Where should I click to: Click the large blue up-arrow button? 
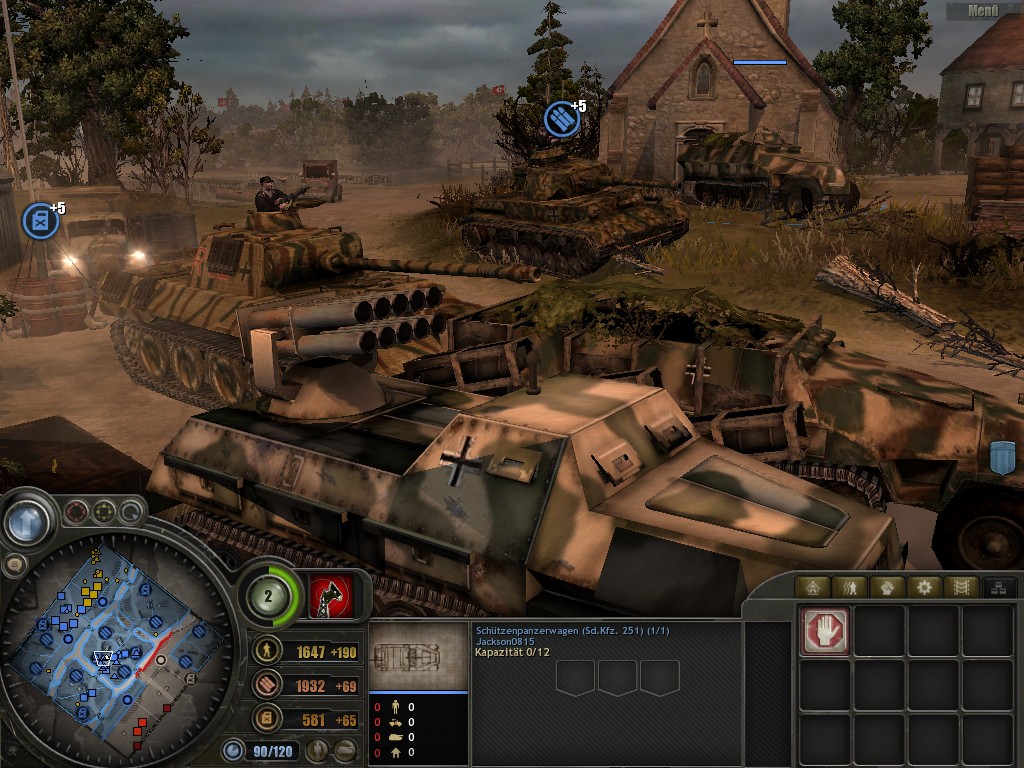coord(28,521)
